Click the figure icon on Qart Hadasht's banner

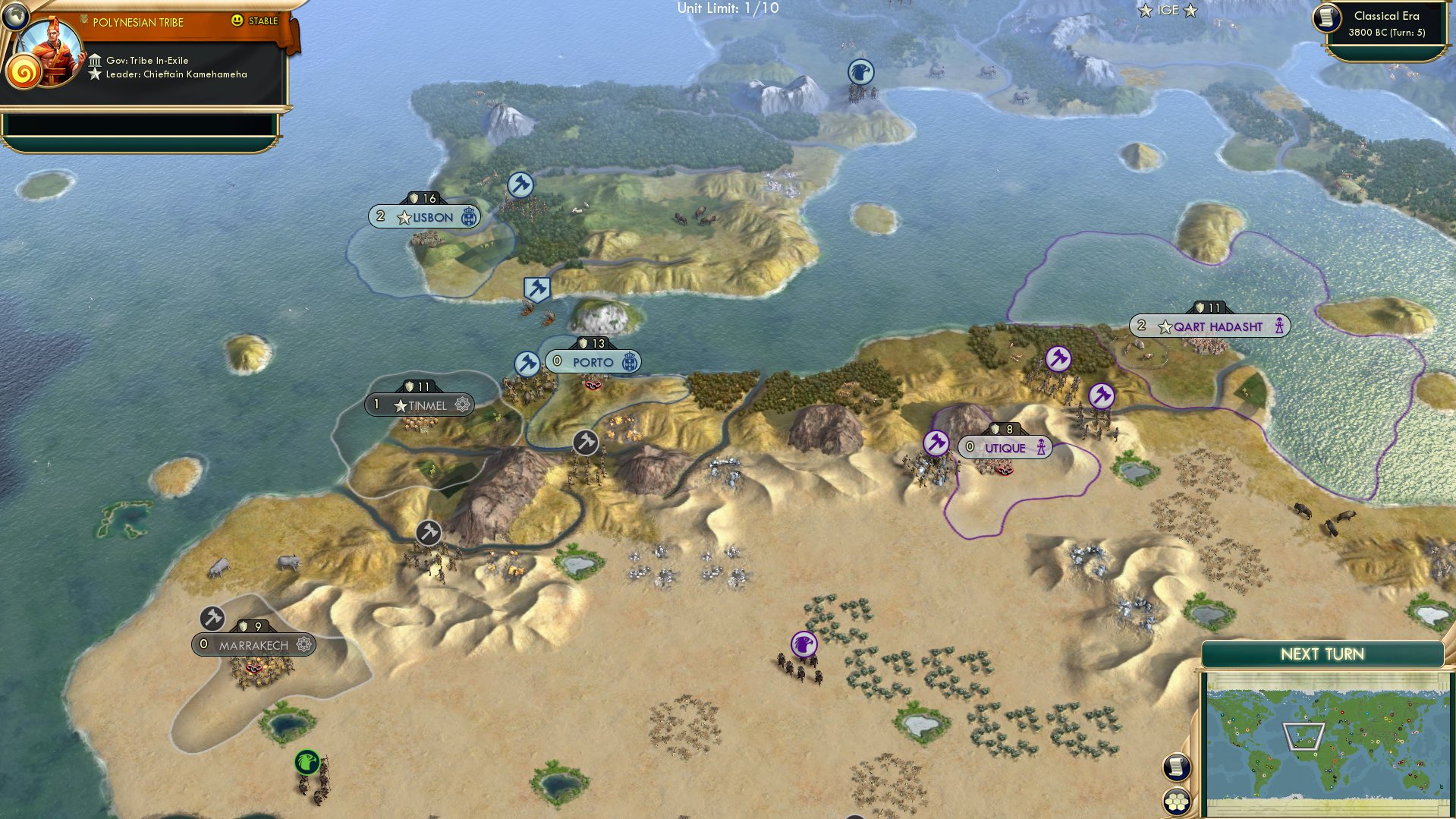tap(1281, 325)
